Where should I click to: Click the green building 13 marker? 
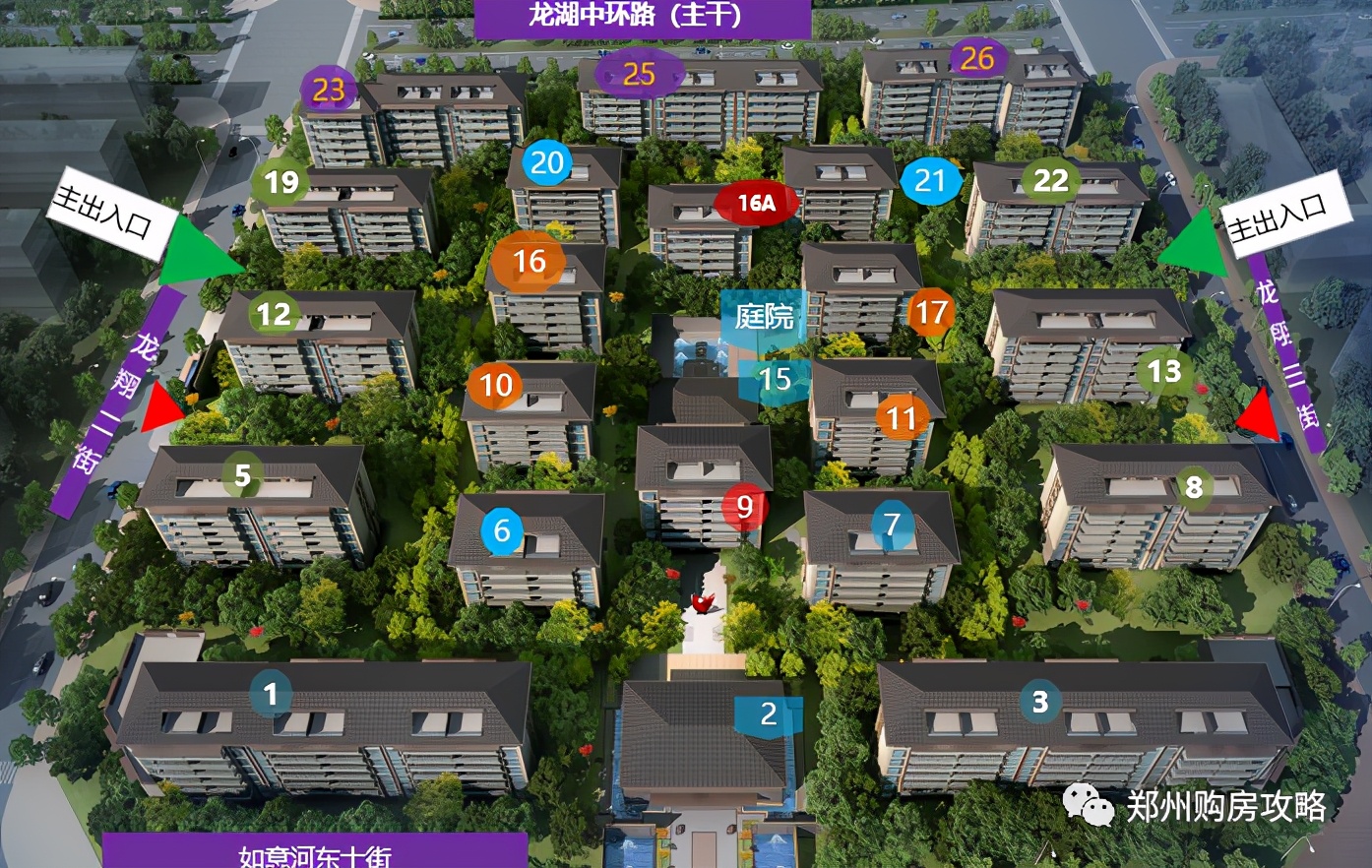(1164, 372)
